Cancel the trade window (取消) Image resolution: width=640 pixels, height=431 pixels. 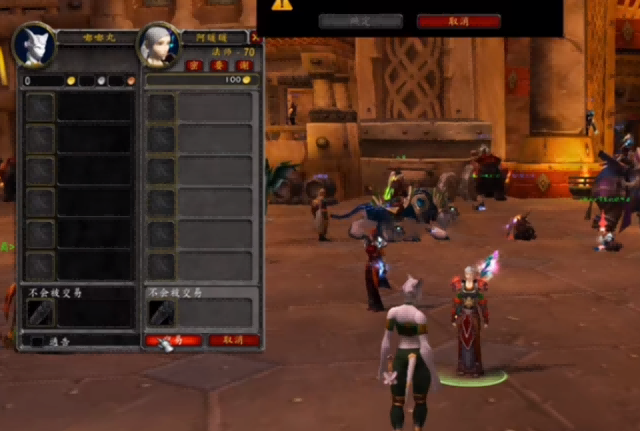(x=233, y=340)
